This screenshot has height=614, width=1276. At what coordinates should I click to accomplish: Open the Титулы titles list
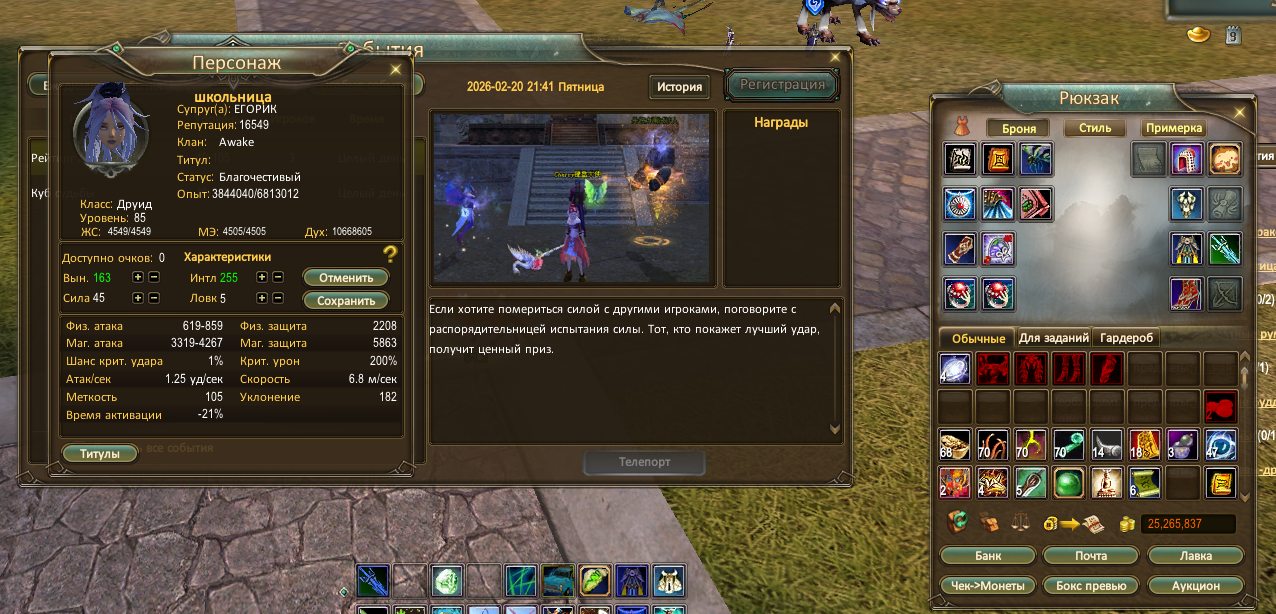pyautogui.click(x=100, y=454)
